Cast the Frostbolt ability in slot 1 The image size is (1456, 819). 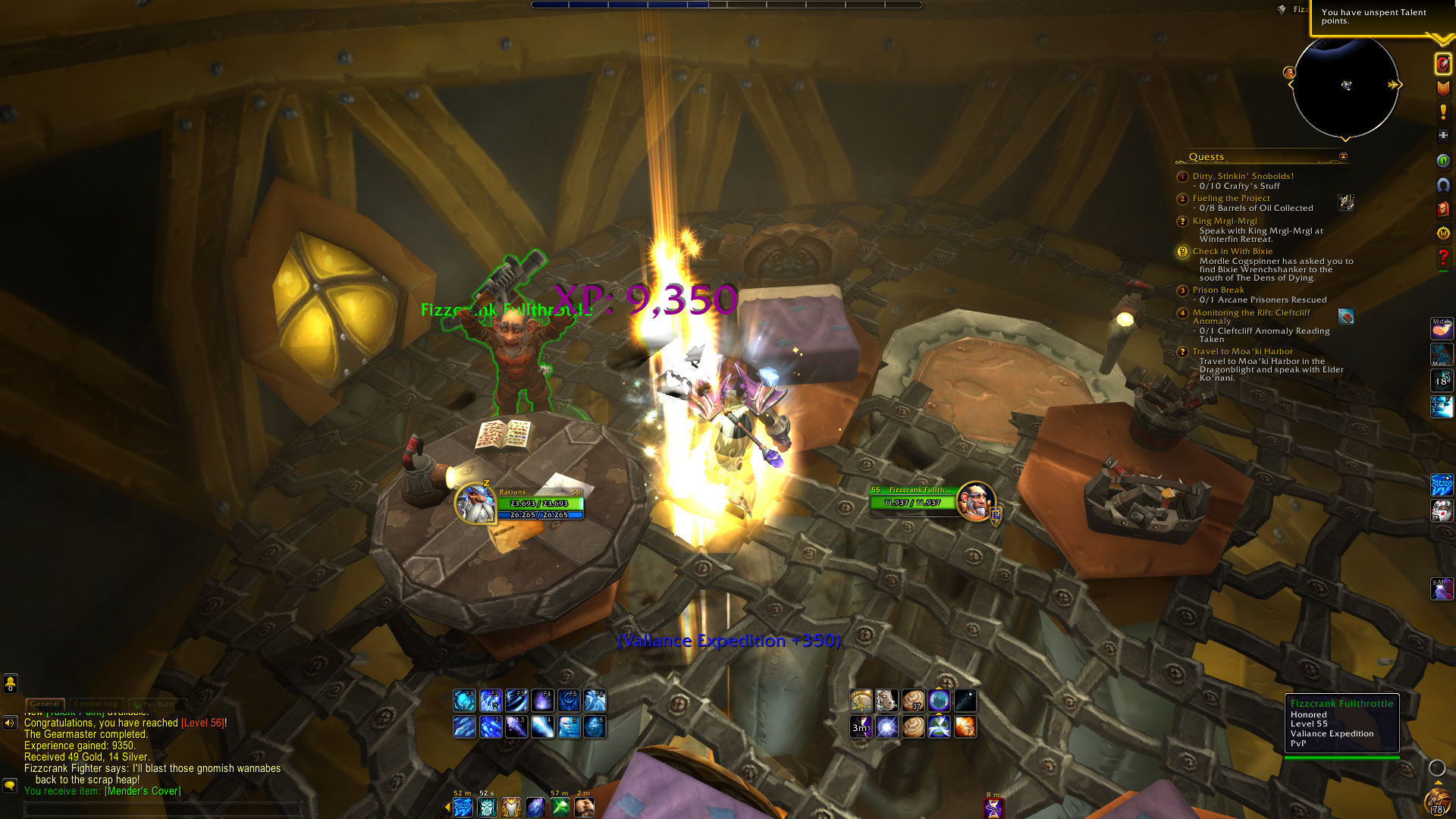click(464, 727)
